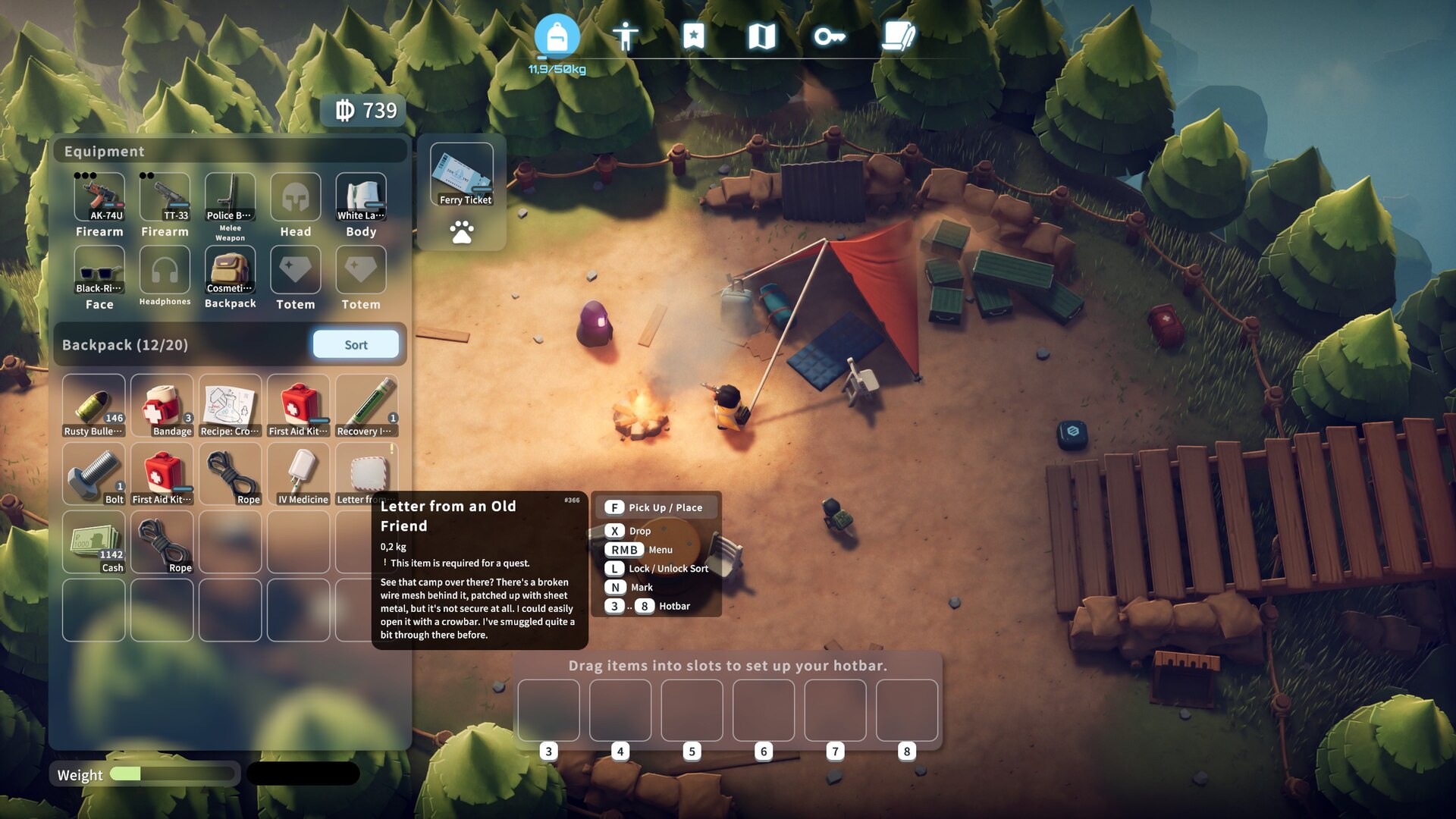Select the AK-74U firearm slot
This screenshot has height=819, width=1456.
coord(99,197)
